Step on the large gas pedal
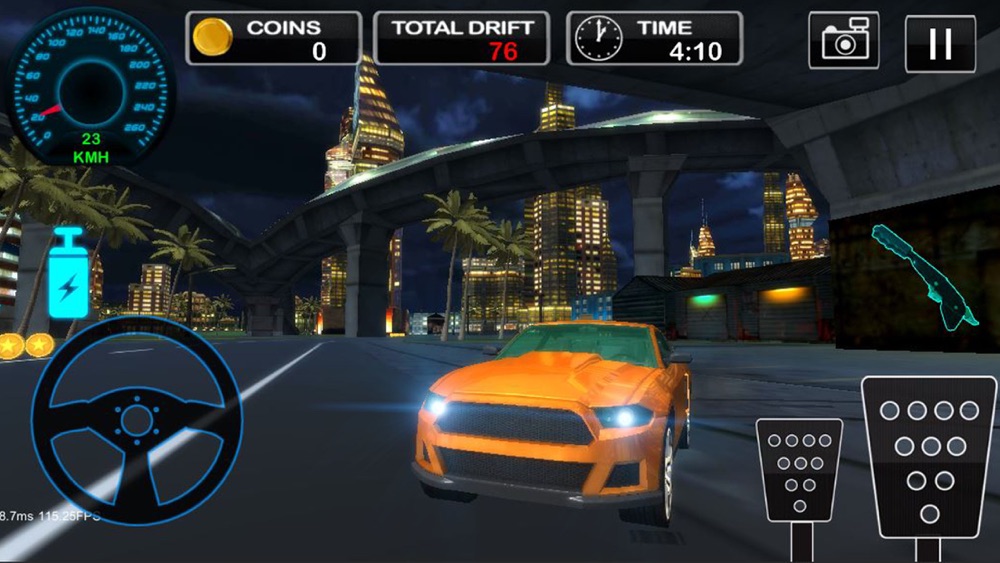 (929, 456)
